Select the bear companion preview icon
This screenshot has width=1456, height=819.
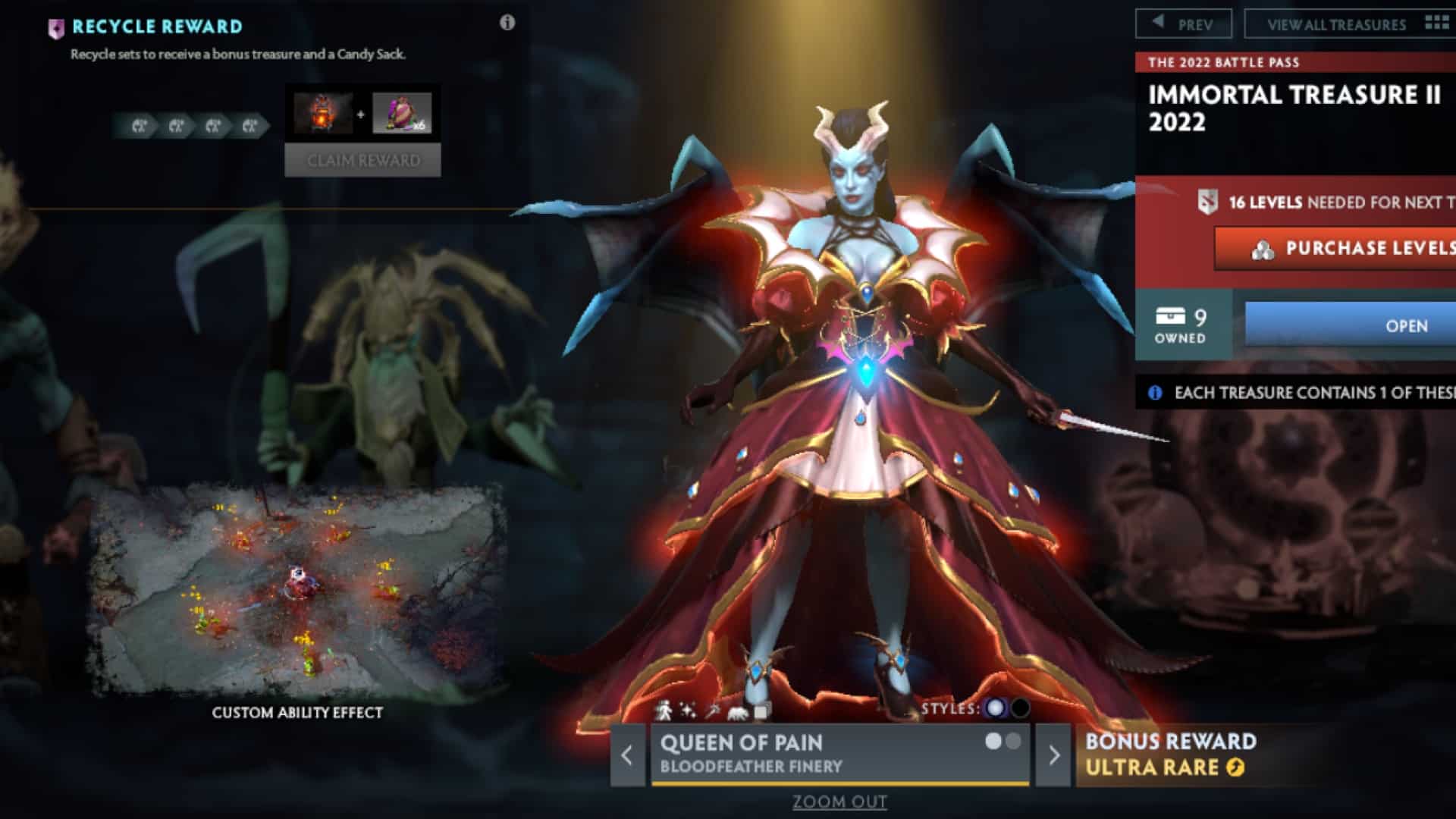click(x=738, y=714)
